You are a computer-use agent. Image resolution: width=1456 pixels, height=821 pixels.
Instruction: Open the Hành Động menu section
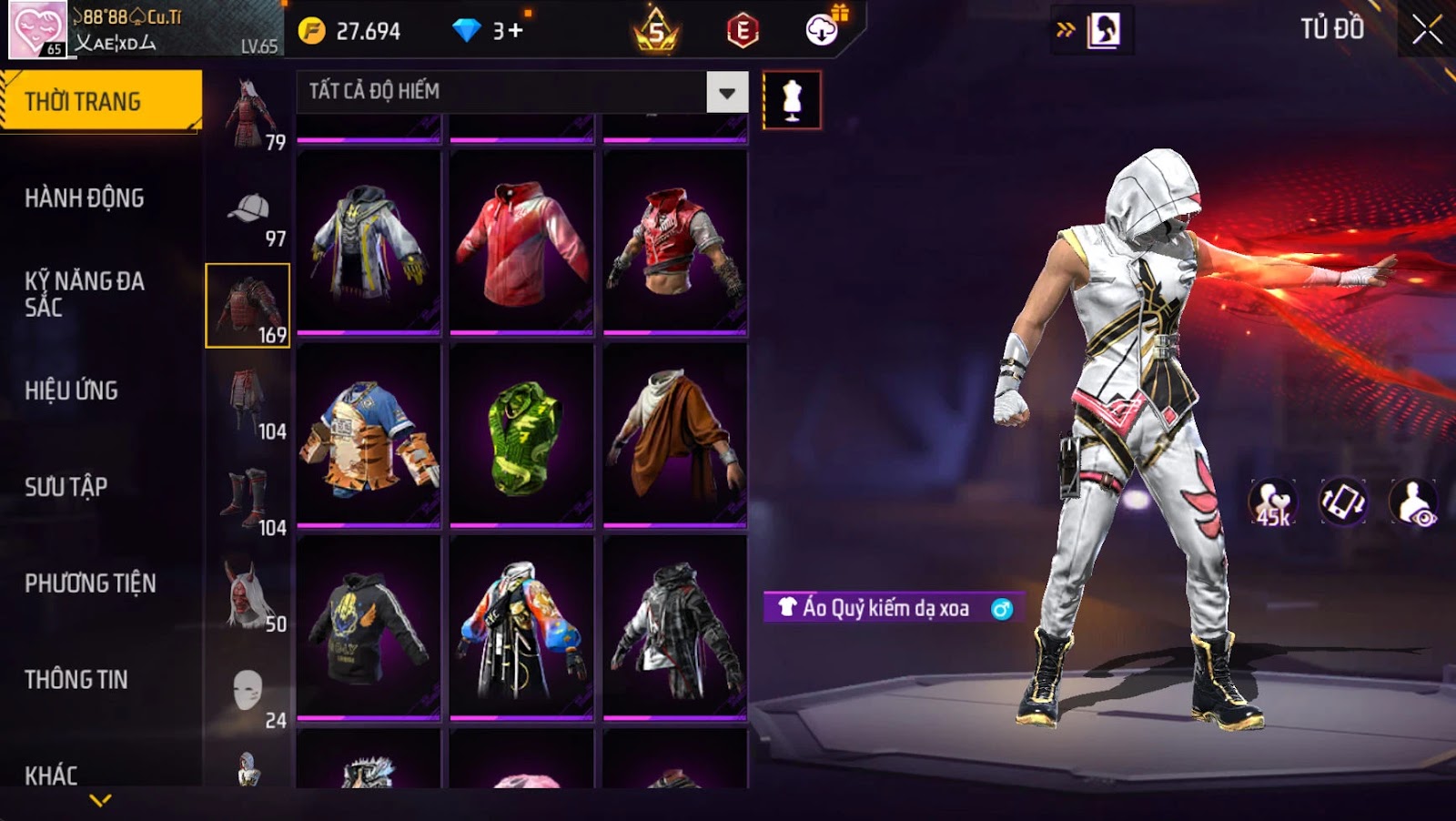coord(85,198)
